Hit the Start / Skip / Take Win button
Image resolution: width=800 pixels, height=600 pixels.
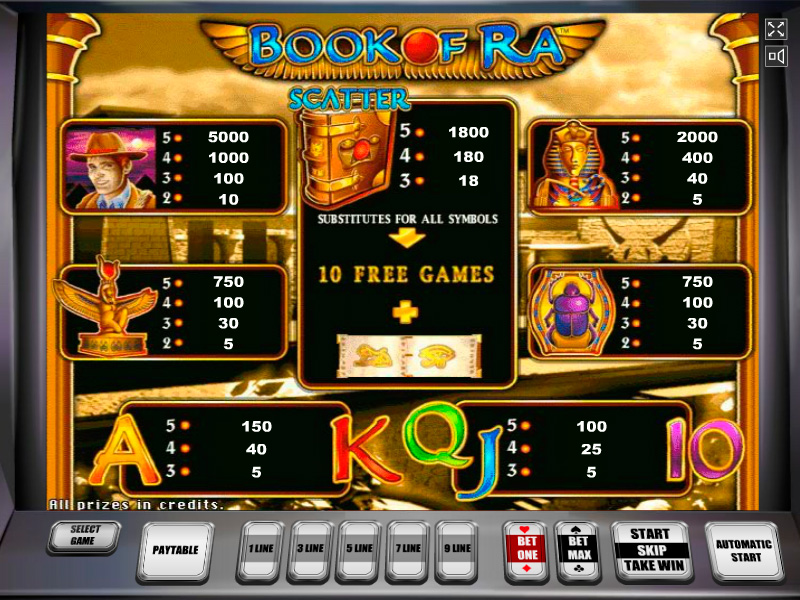(x=650, y=549)
